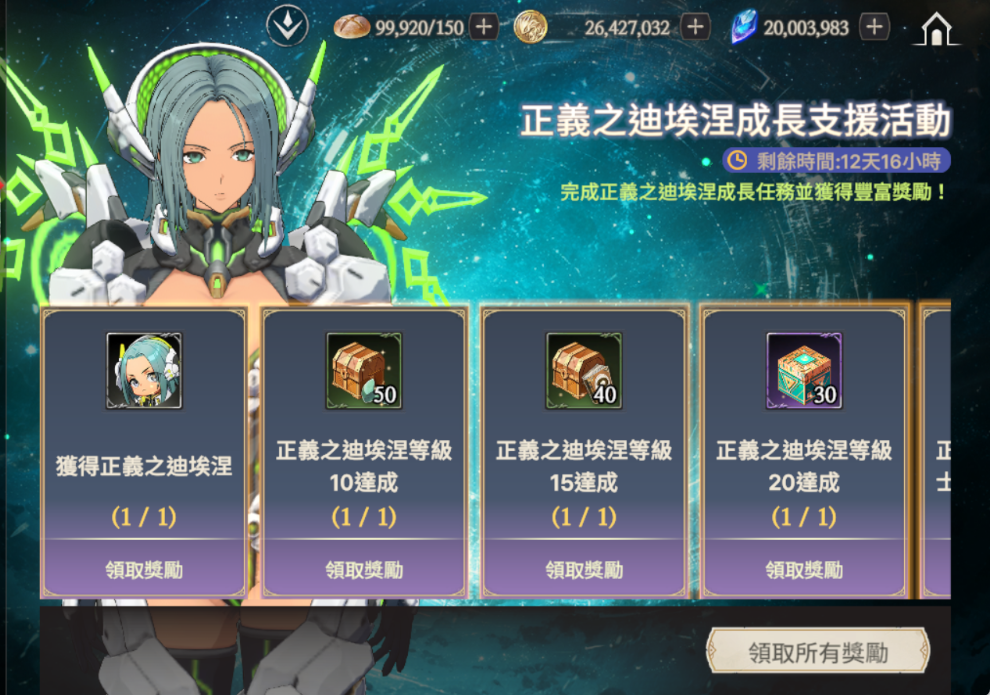The width and height of the screenshot is (990, 695).
Task: Claim reward for level 15 達成 mission
Action: tap(584, 569)
